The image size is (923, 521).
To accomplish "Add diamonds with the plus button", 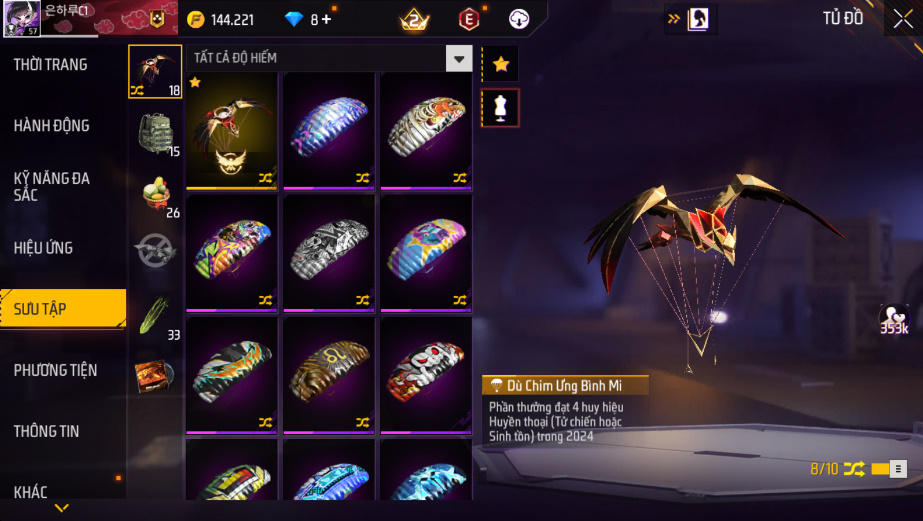I will [326, 19].
